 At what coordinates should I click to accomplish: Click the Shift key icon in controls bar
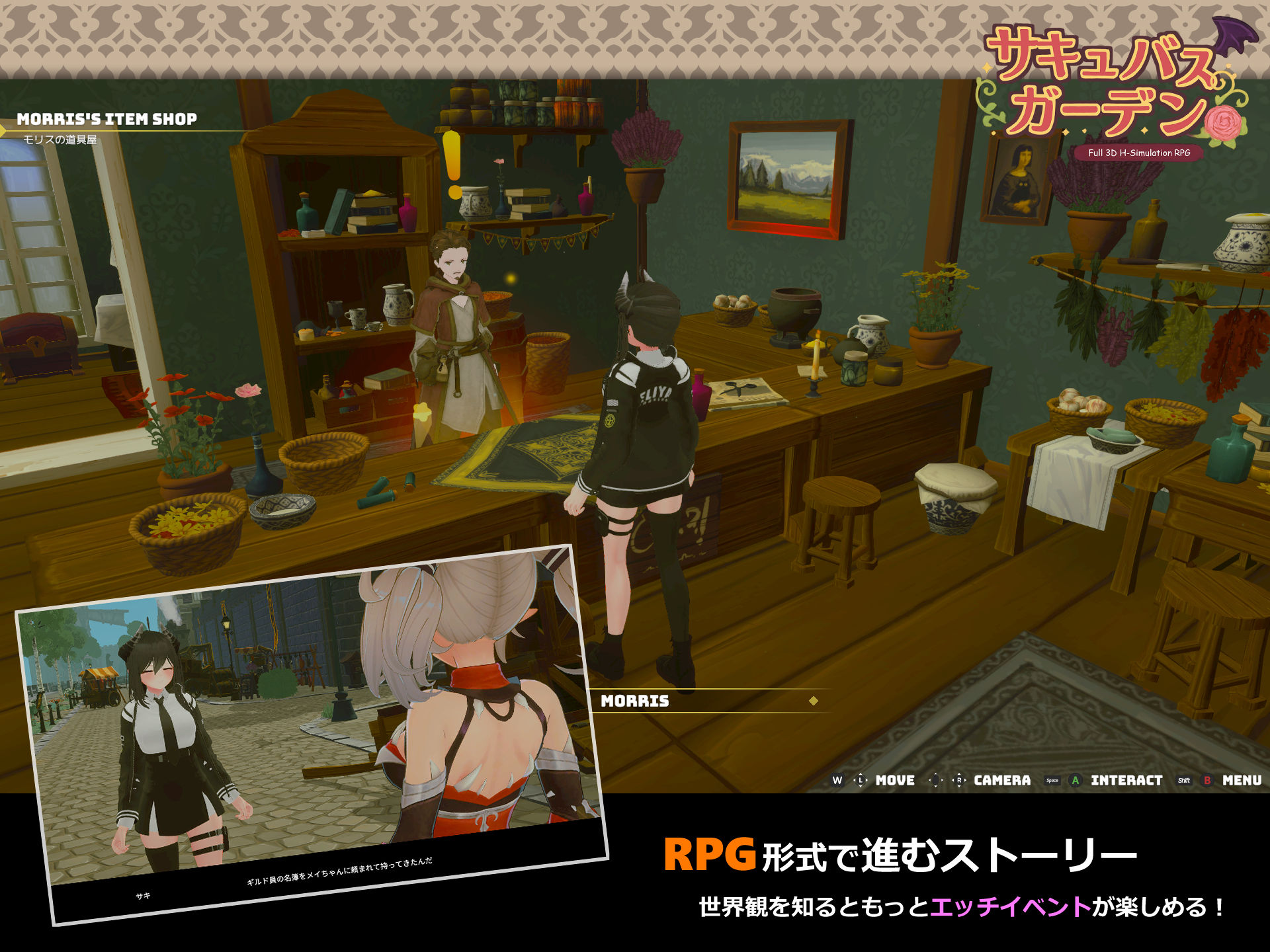click(x=1183, y=781)
